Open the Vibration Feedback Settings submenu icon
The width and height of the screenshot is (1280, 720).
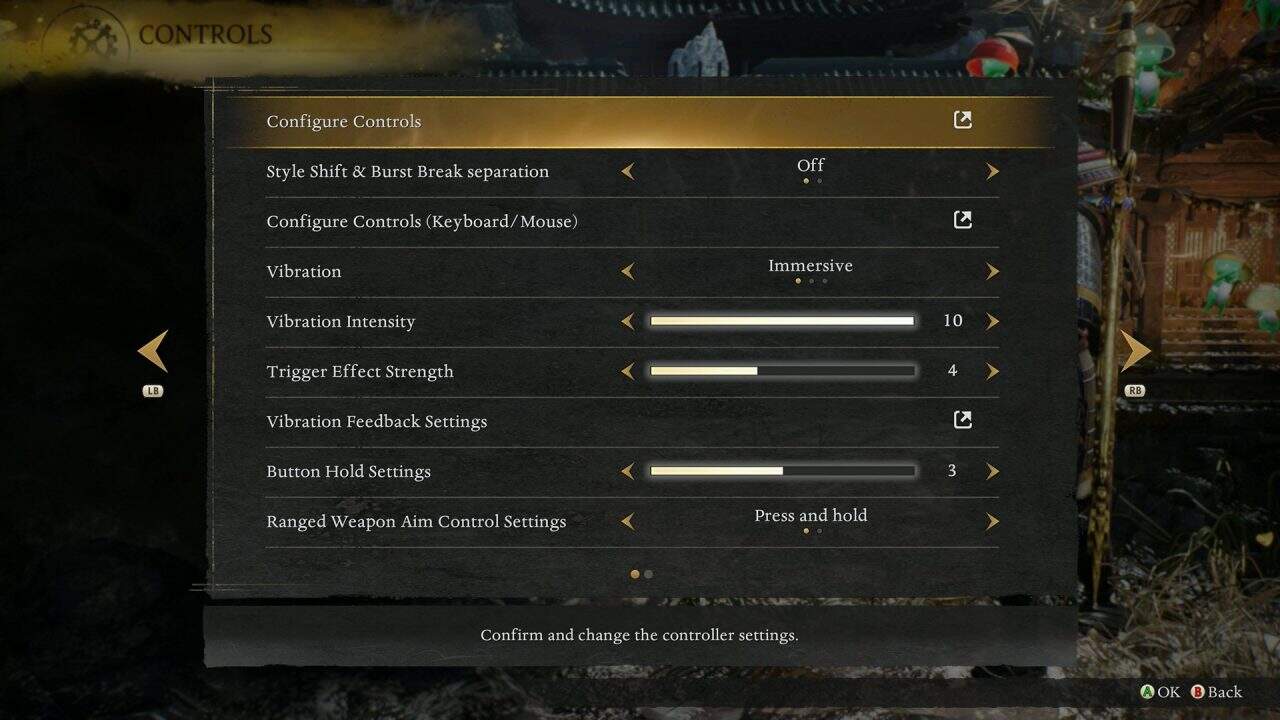(x=962, y=419)
